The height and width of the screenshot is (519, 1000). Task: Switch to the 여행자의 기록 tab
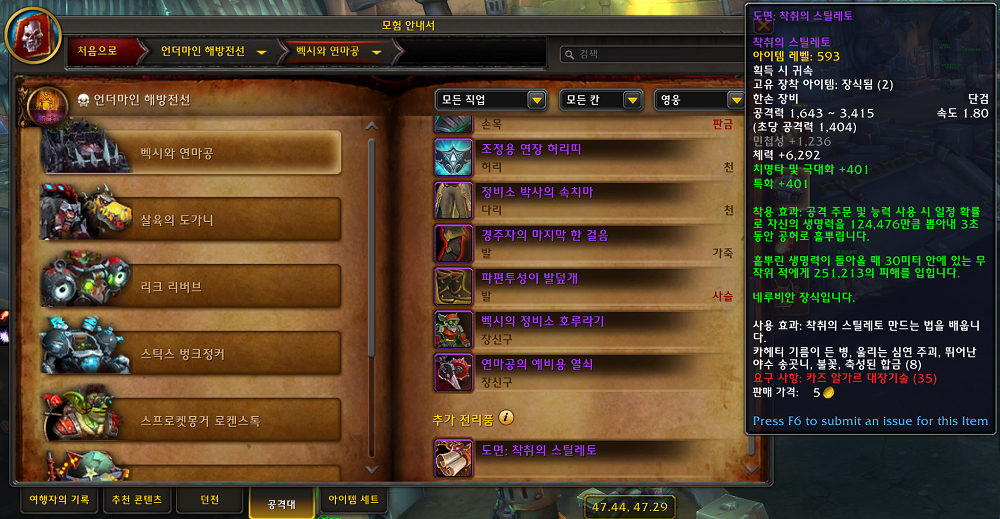click(59, 498)
